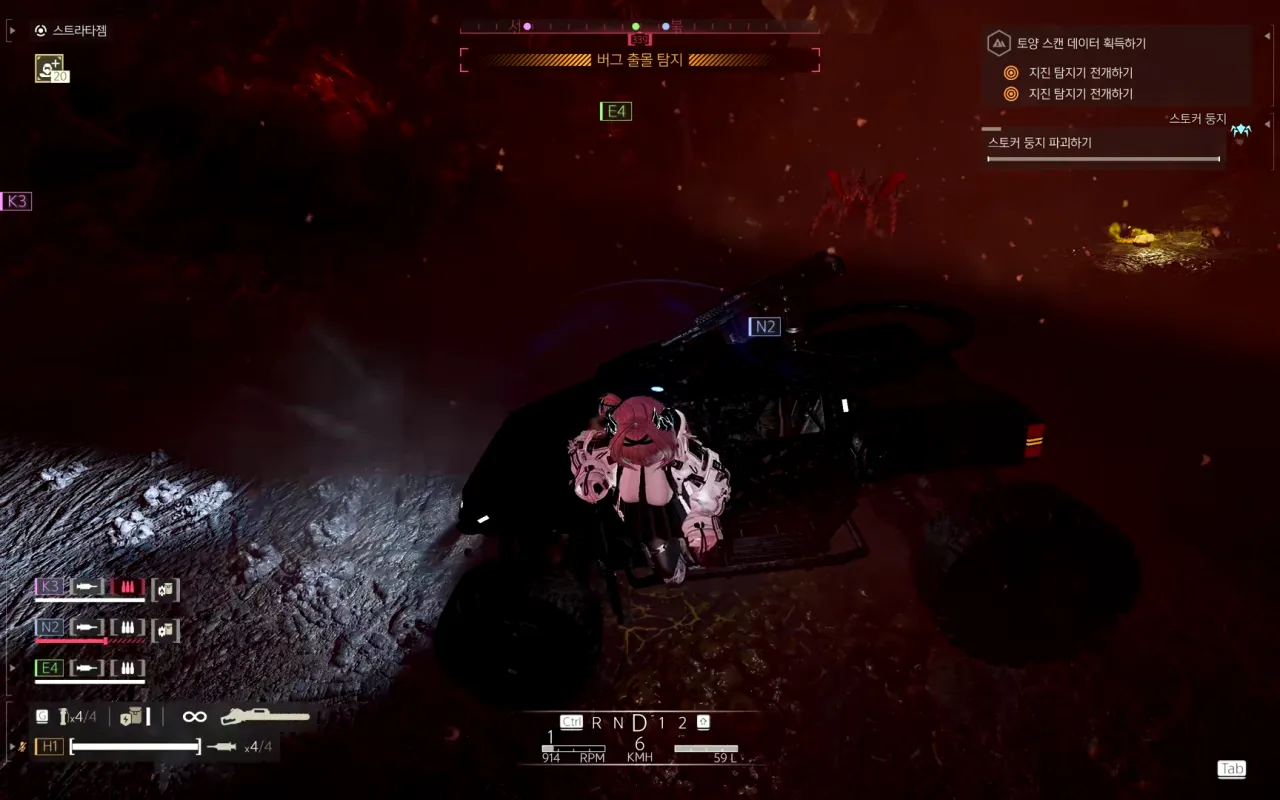Select squad member E4 in team list
The width and height of the screenshot is (1280, 800).
point(49,668)
